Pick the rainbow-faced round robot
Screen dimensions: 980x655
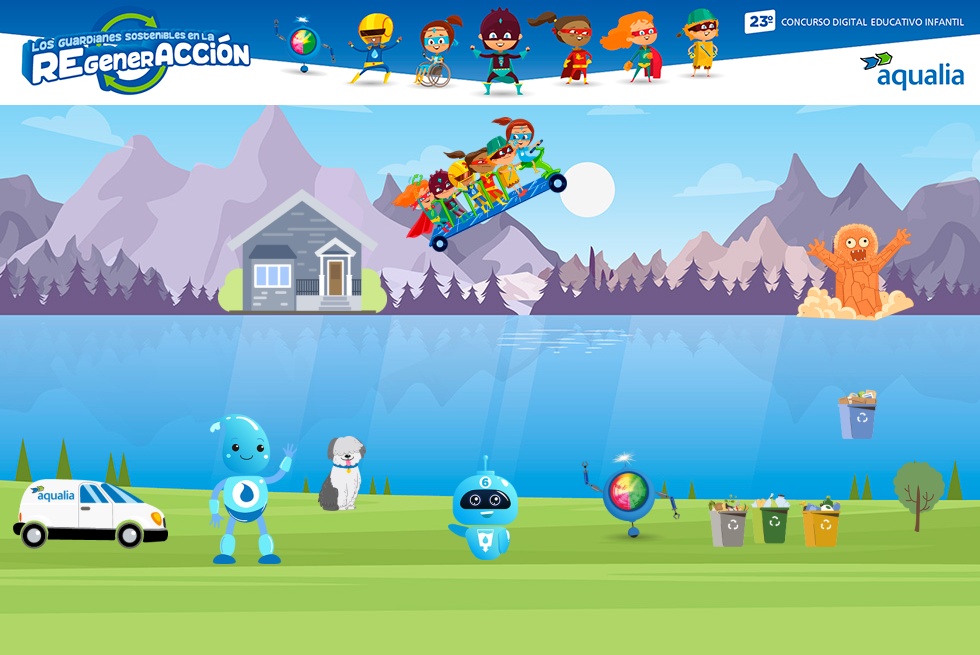[629, 493]
